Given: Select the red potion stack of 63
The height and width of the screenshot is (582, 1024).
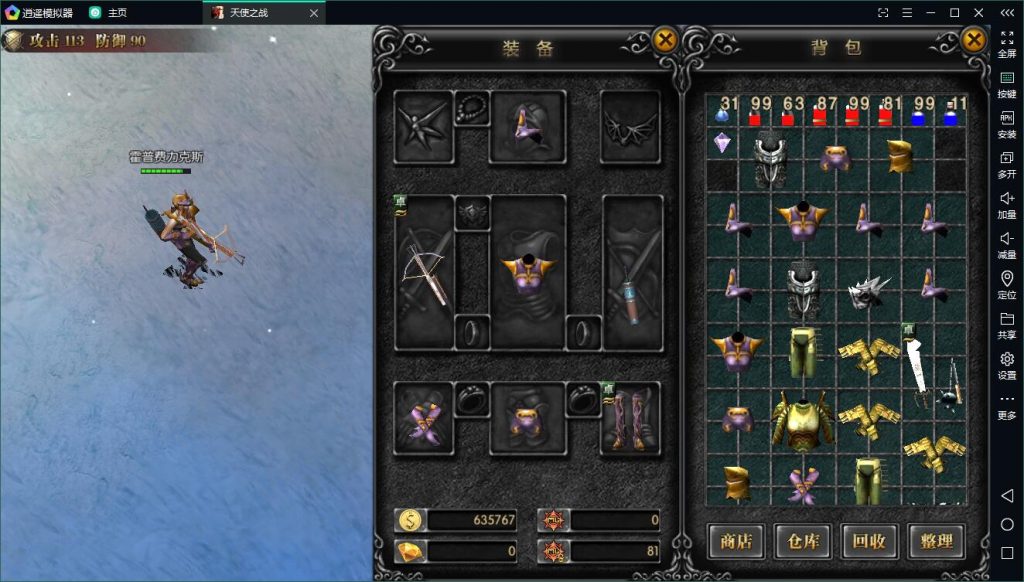Looking at the screenshot, I should point(789,111).
